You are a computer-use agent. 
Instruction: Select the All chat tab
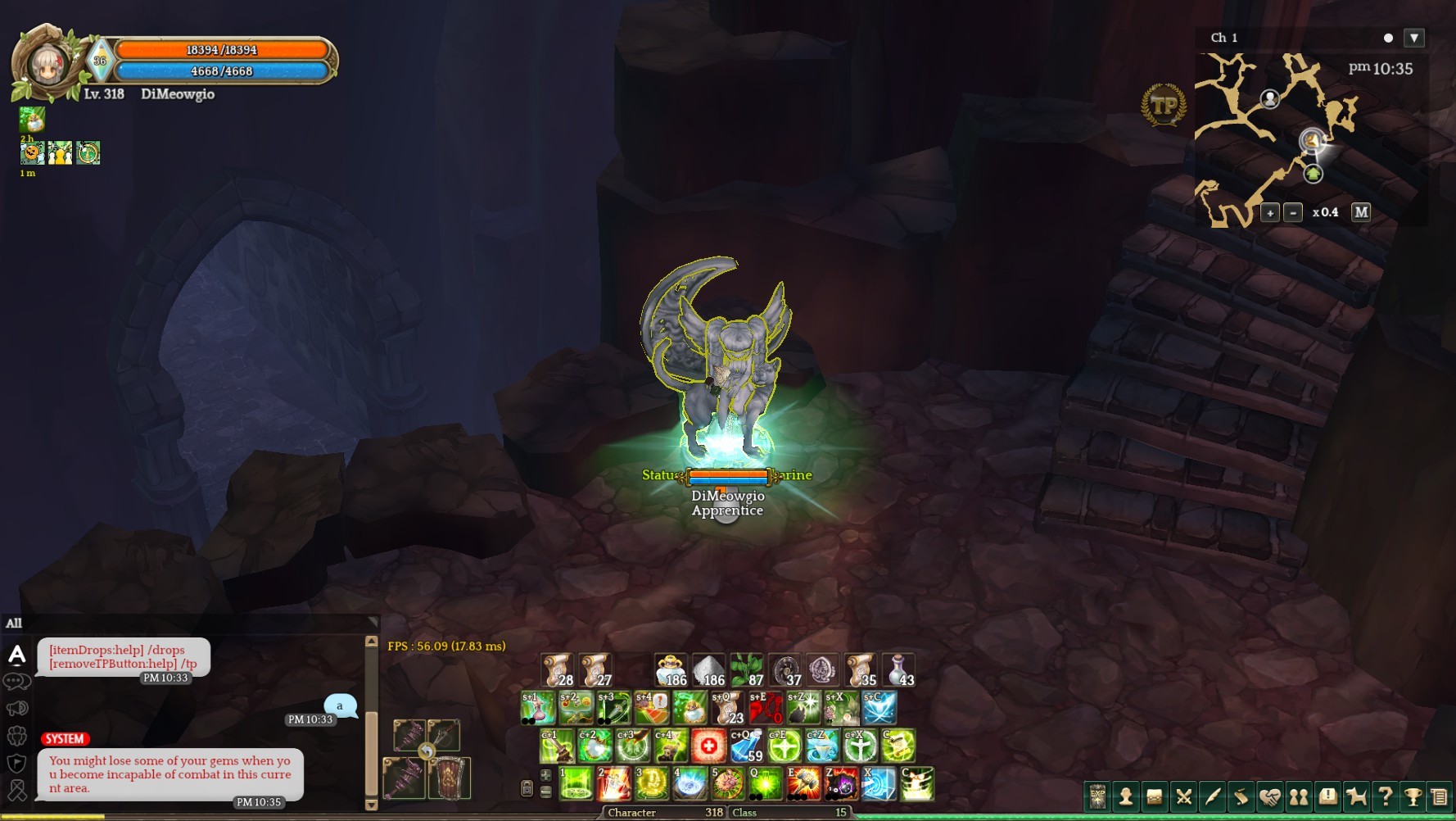(14, 624)
